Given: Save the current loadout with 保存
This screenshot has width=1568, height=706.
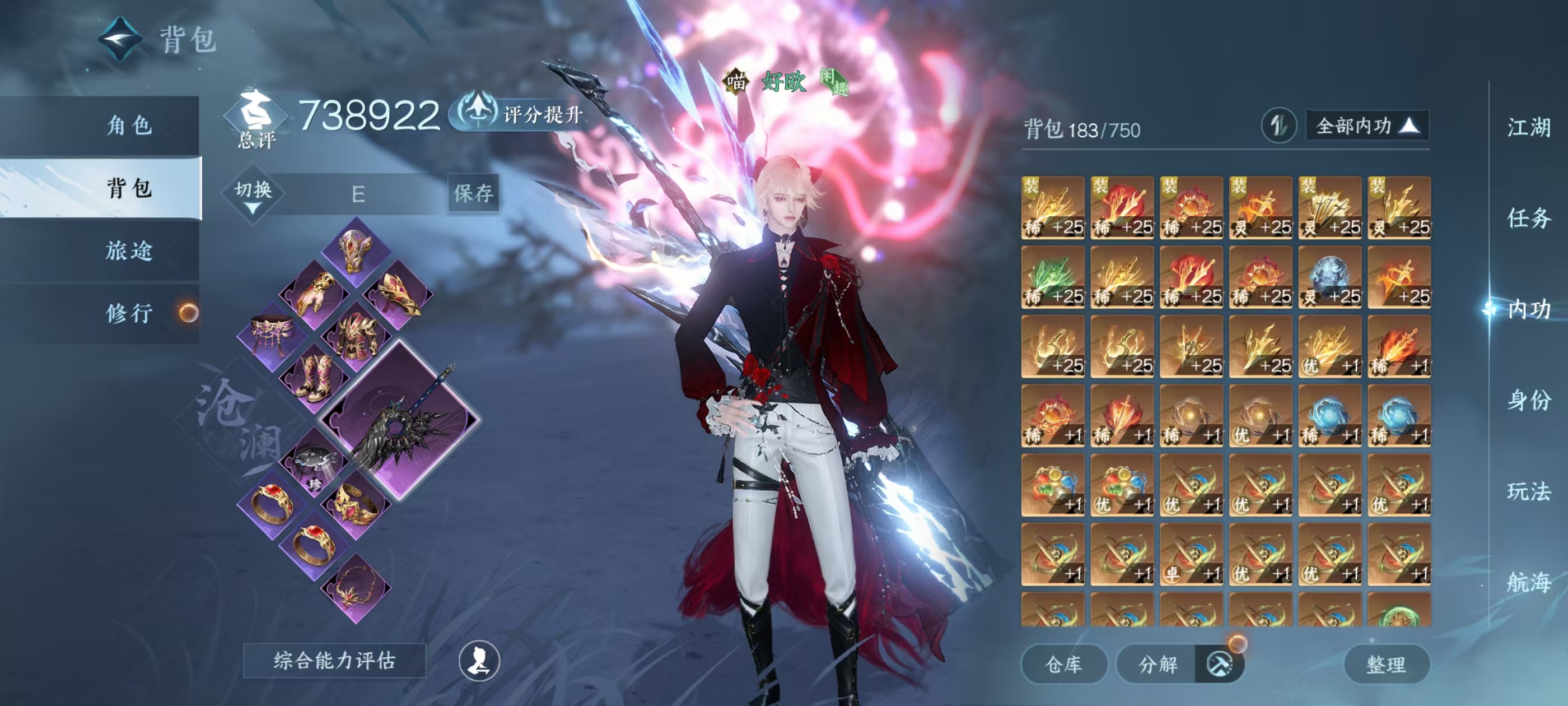Looking at the screenshot, I should pos(473,193).
